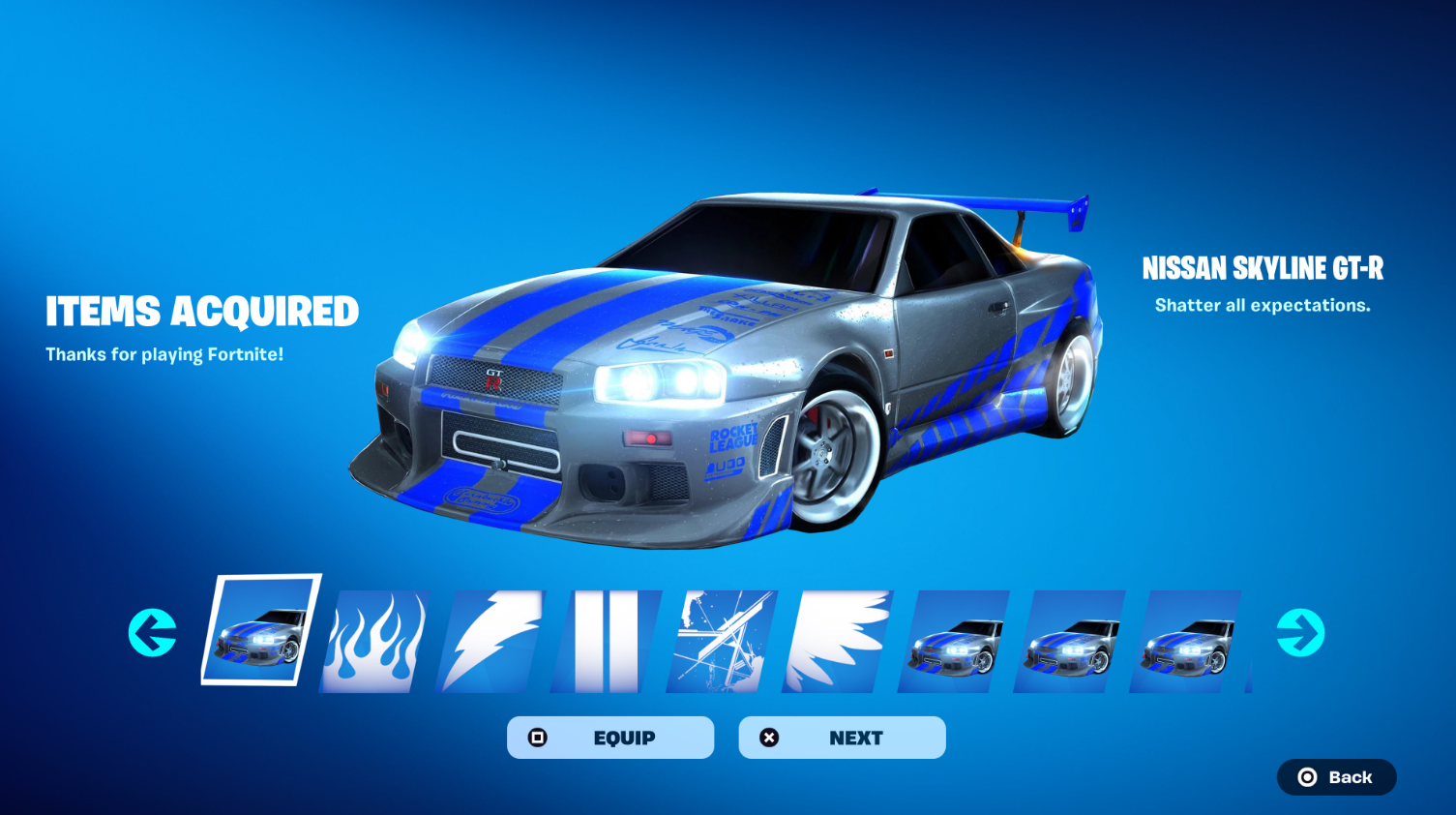
Task: Click the white-bordered selected car thumbnail
Action: tap(260, 630)
